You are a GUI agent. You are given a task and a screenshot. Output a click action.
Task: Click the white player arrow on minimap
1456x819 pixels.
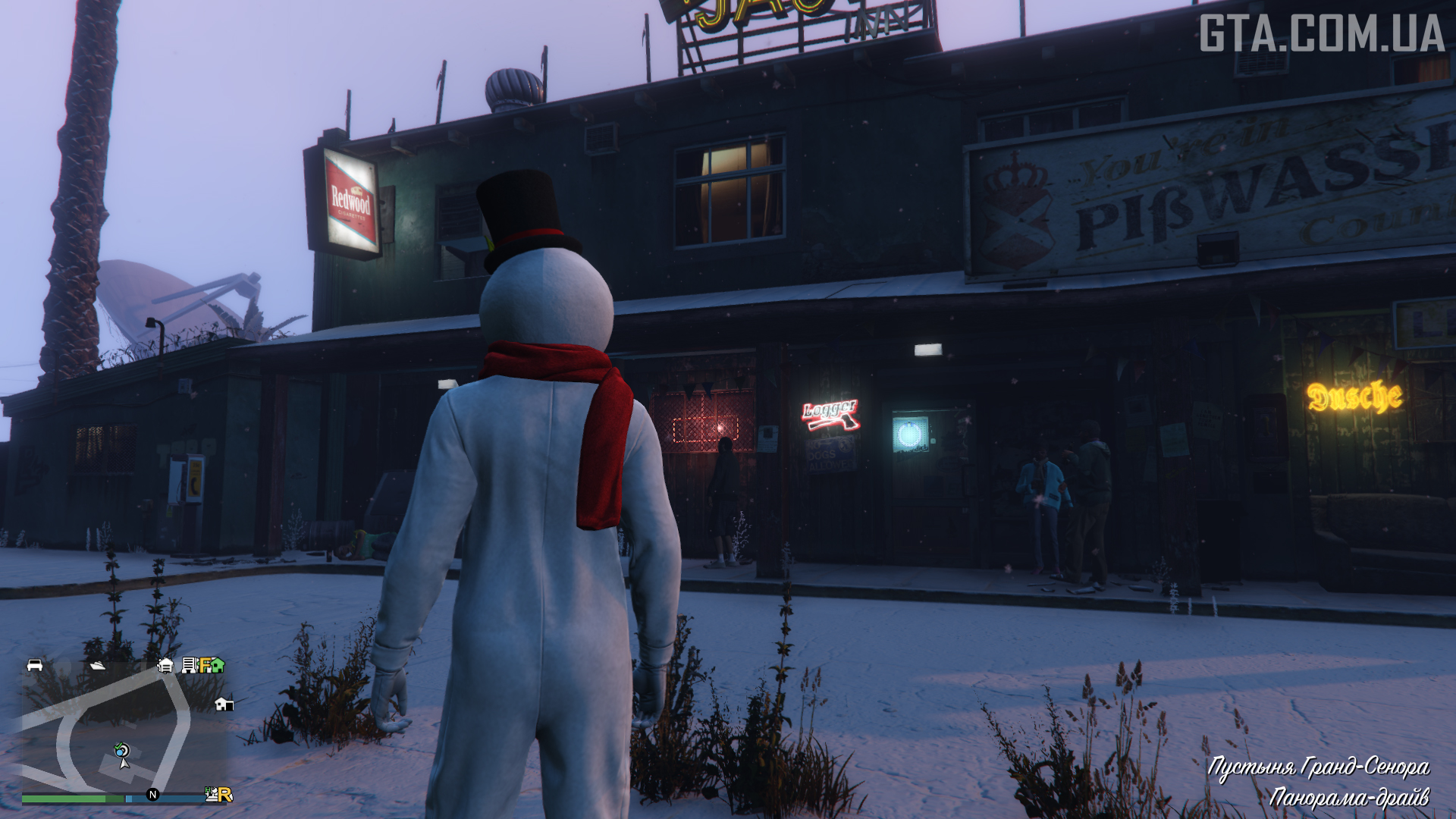(124, 763)
